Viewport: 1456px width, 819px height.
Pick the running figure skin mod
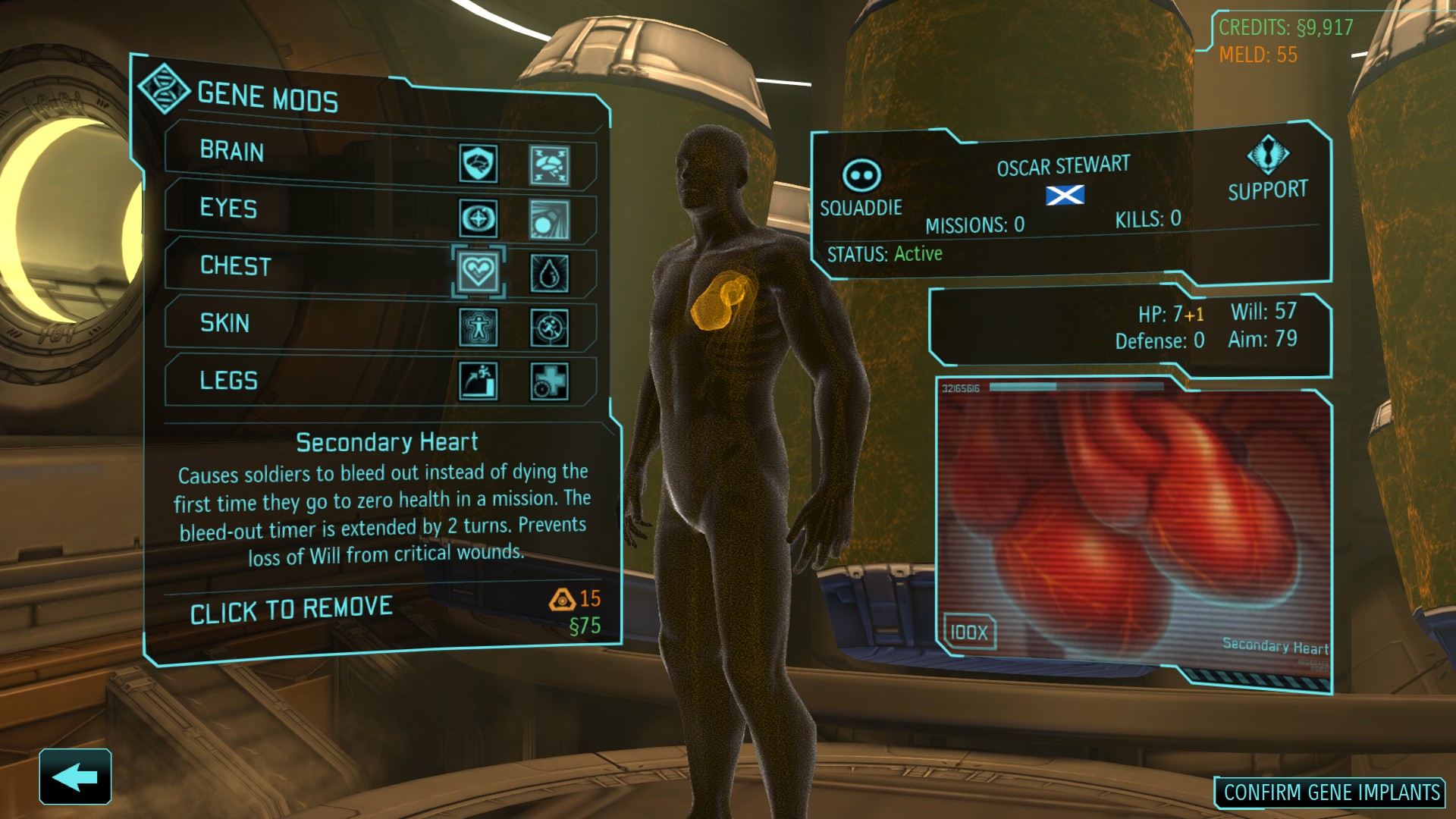(x=549, y=328)
